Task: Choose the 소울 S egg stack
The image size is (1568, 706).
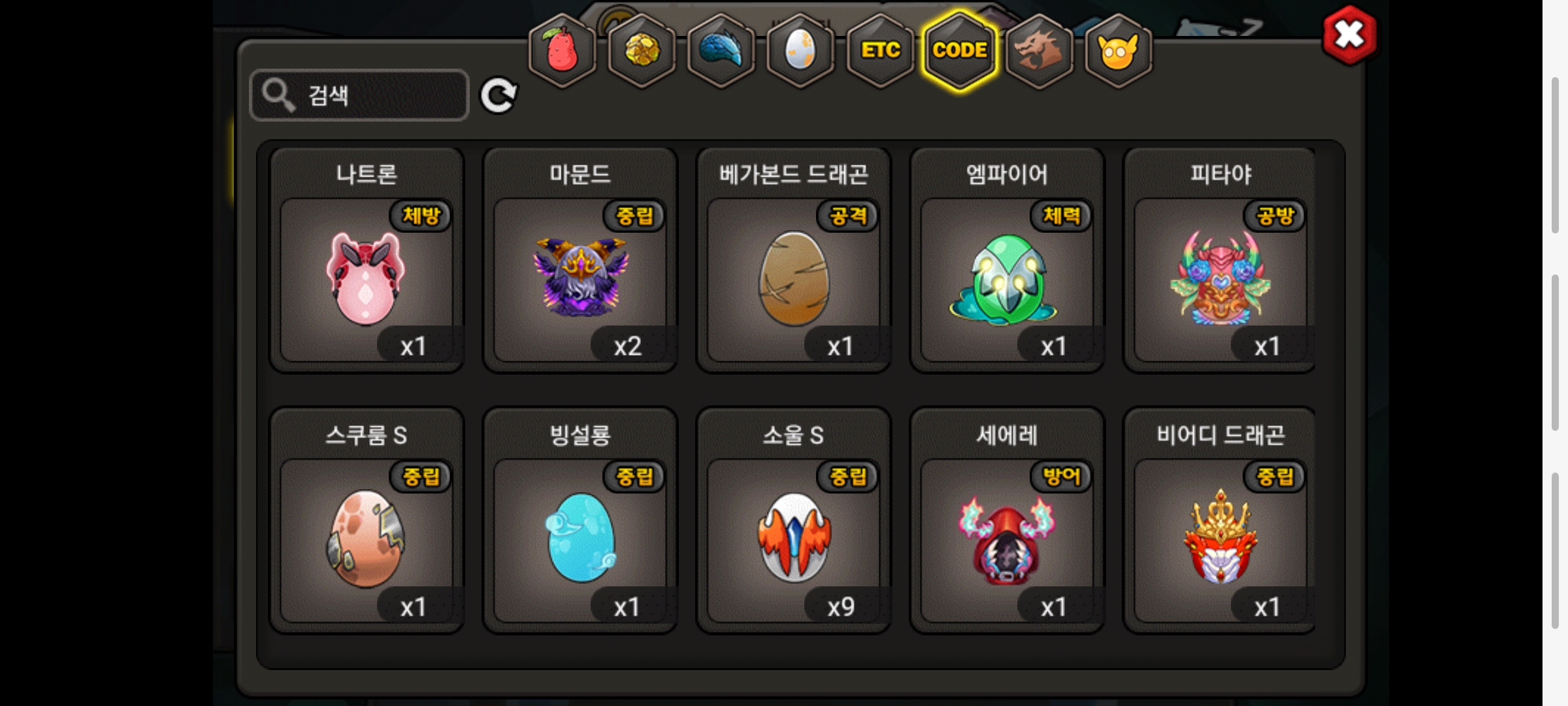Action: point(794,539)
